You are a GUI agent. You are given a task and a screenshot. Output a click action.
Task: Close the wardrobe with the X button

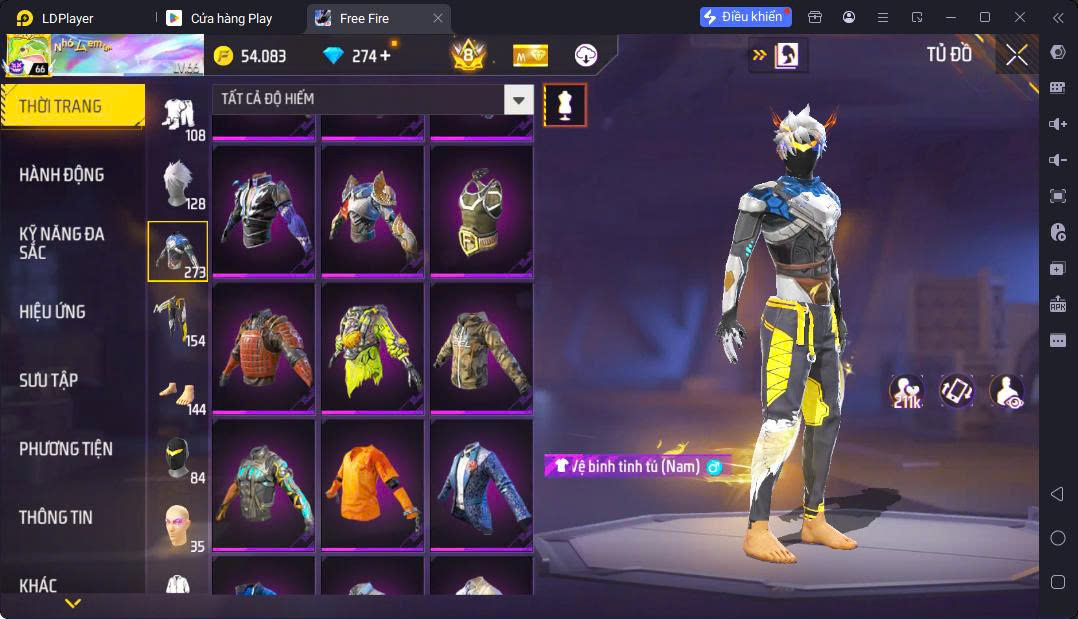pos(1016,56)
